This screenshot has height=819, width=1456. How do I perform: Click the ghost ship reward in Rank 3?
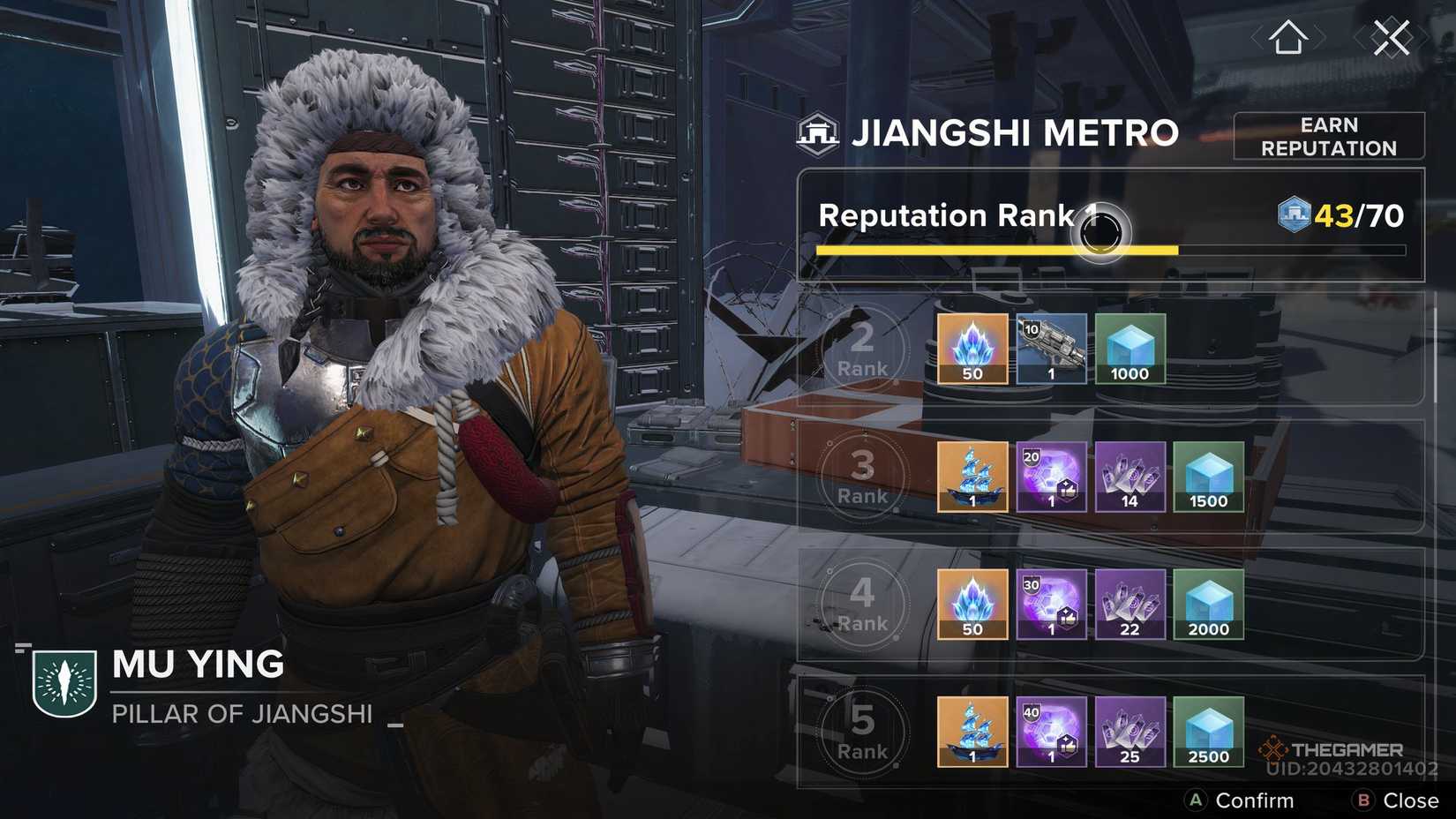coord(971,477)
